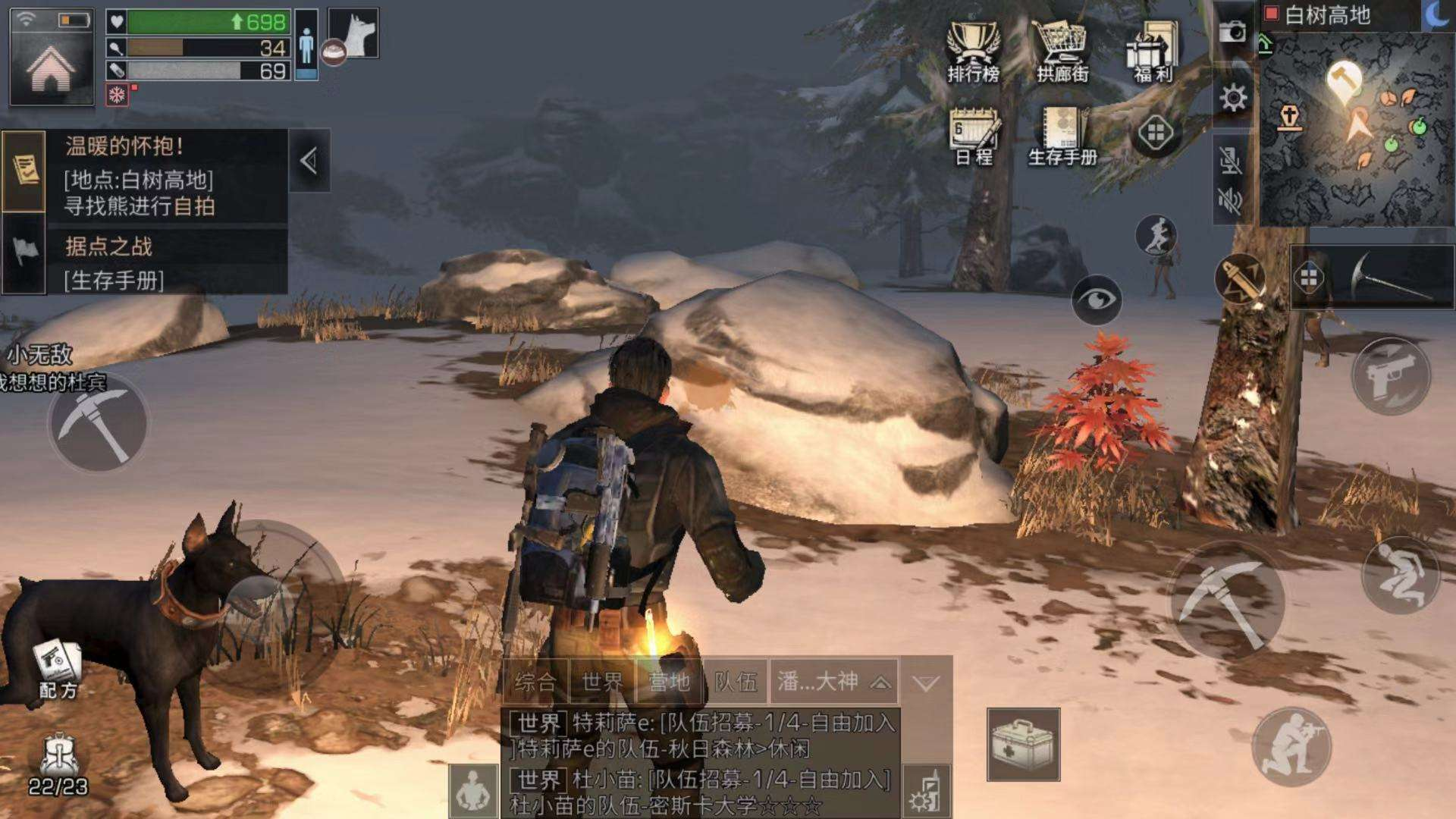The image size is (1456, 819).
Task: Tap the pistol fire button
Action: point(1390,376)
